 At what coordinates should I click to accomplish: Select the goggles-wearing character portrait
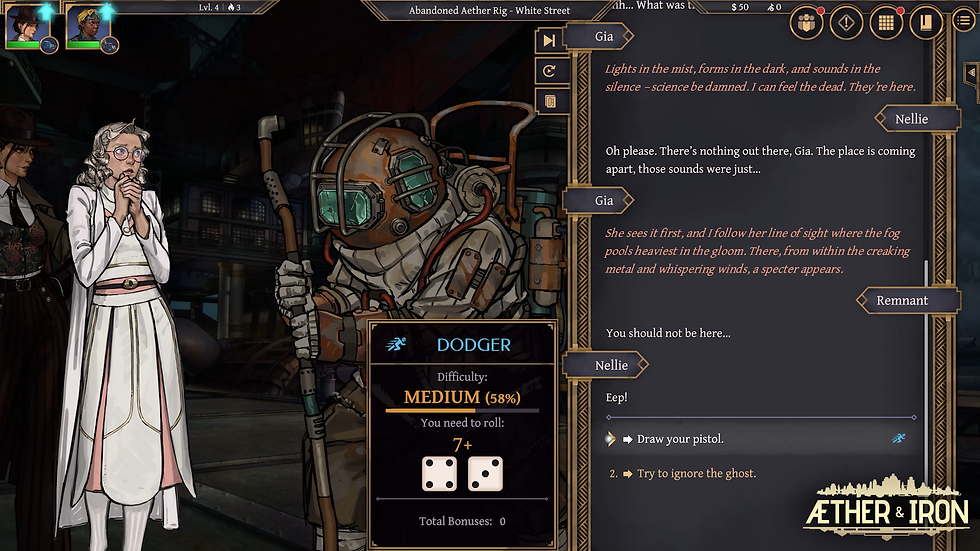coord(82,27)
